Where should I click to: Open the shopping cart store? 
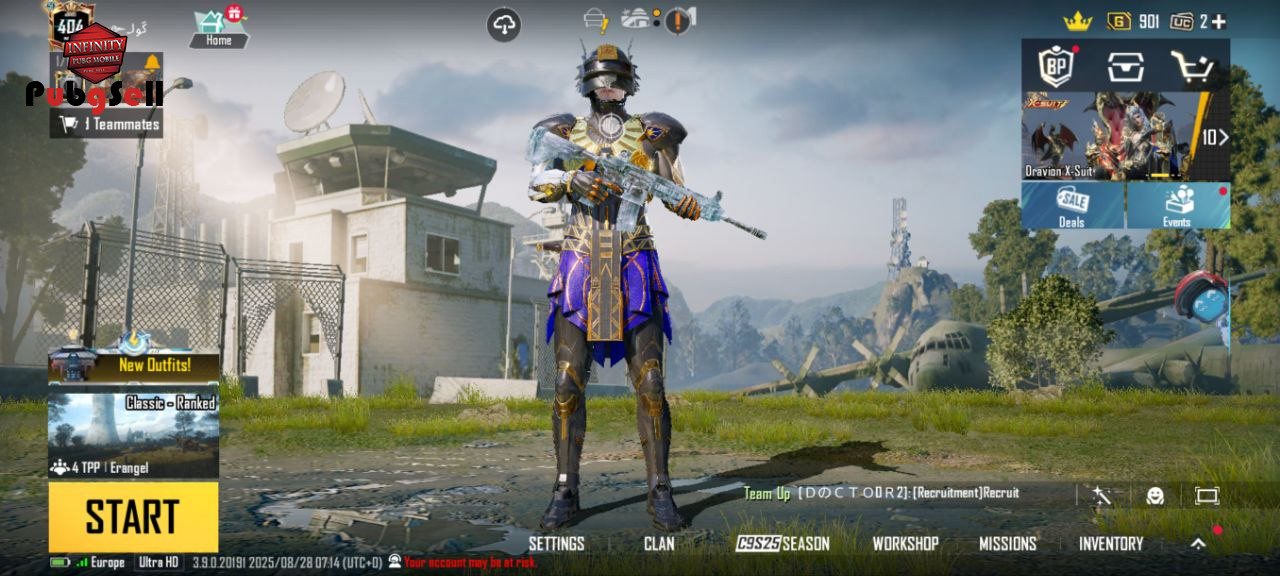(x=1192, y=67)
